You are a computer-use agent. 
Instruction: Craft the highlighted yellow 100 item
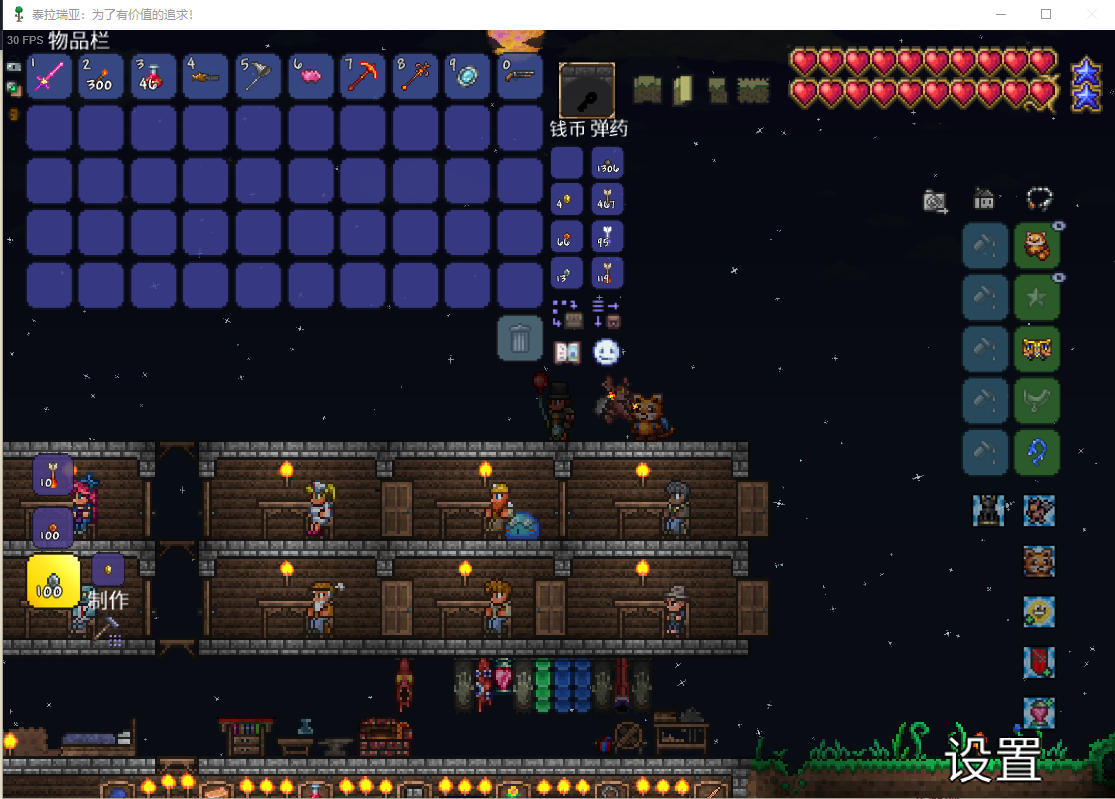pyautogui.click(x=53, y=580)
